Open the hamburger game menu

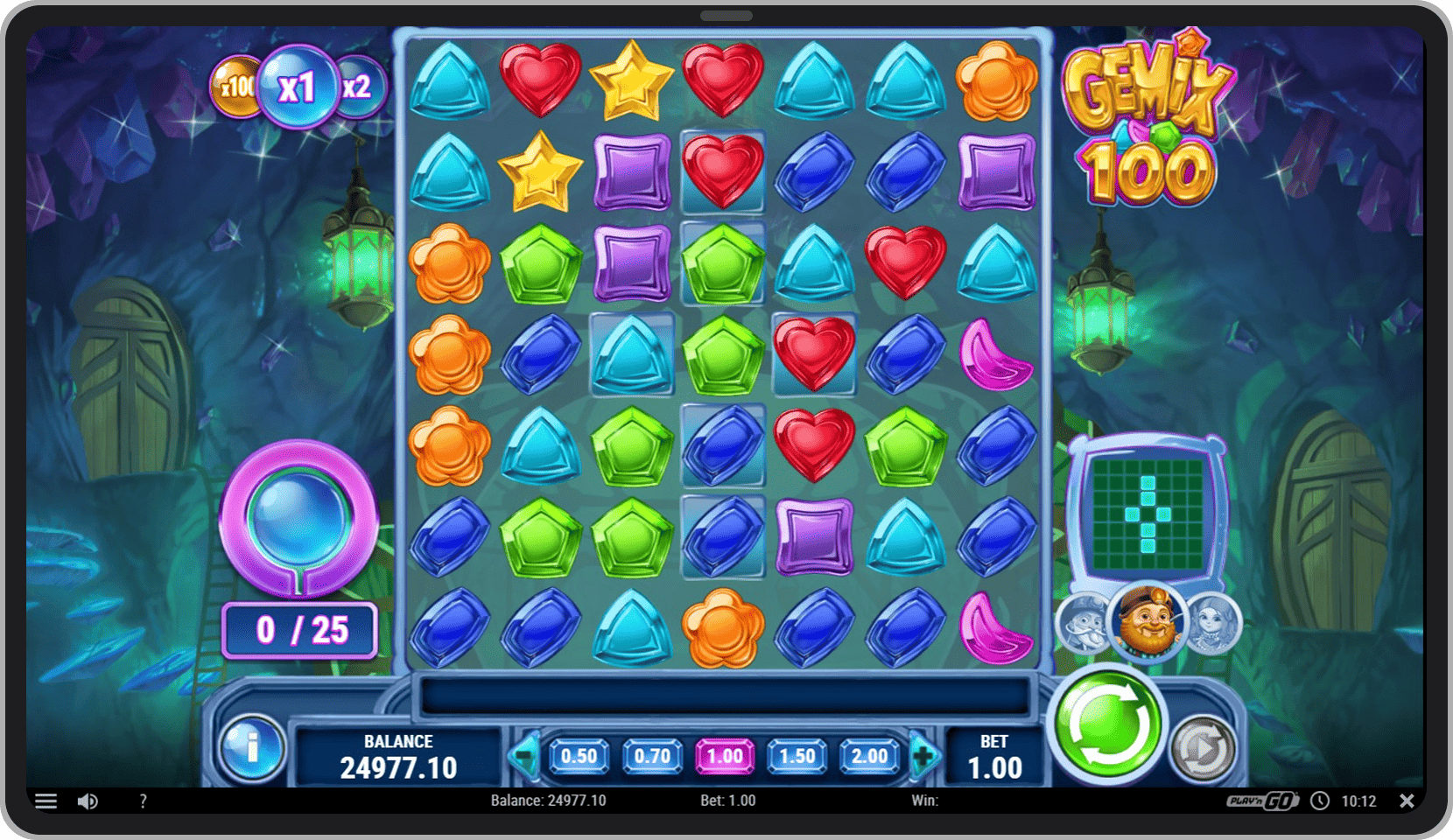46,801
